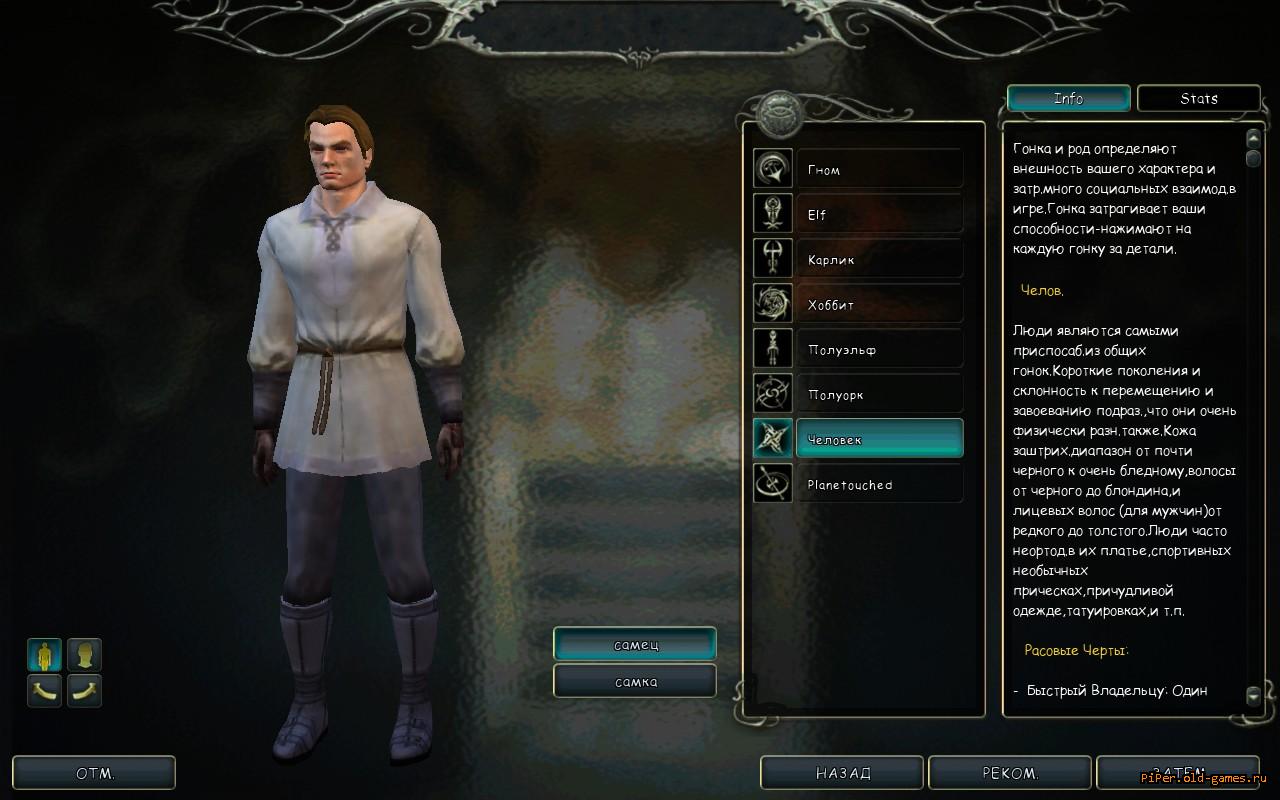The width and height of the screenshot is (1280, 800).
Task: Select the Полуорк race
Action: coord(879,394)
